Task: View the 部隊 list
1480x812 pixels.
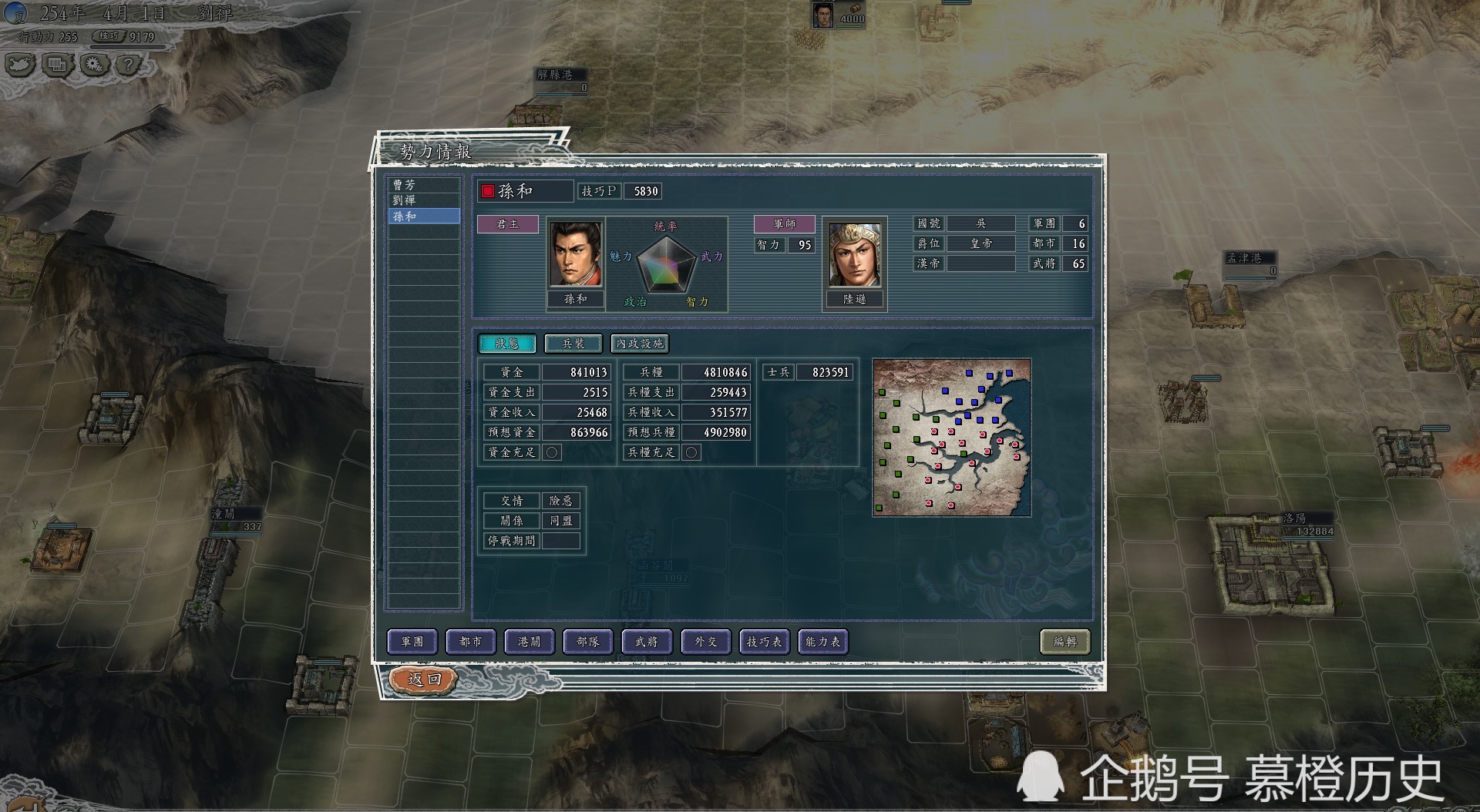Action: point(588,641)
